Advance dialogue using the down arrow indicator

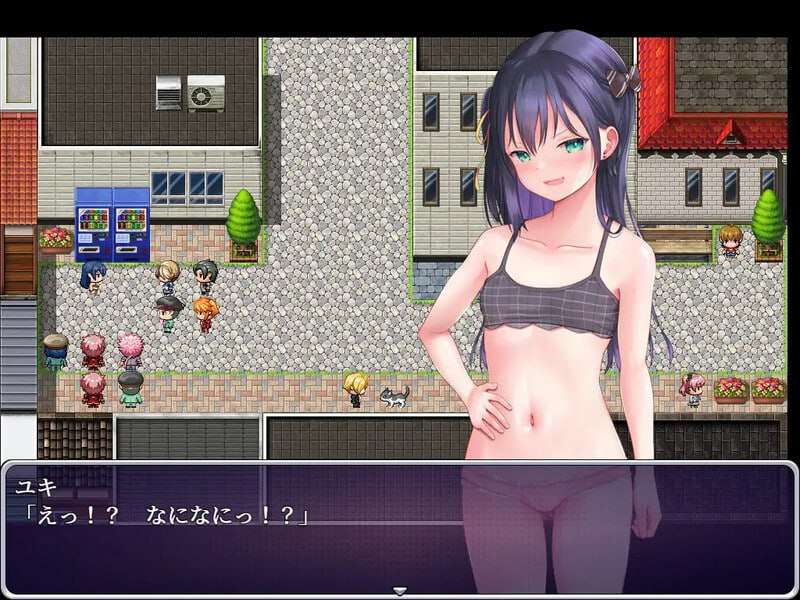click(x=400, y=590)
